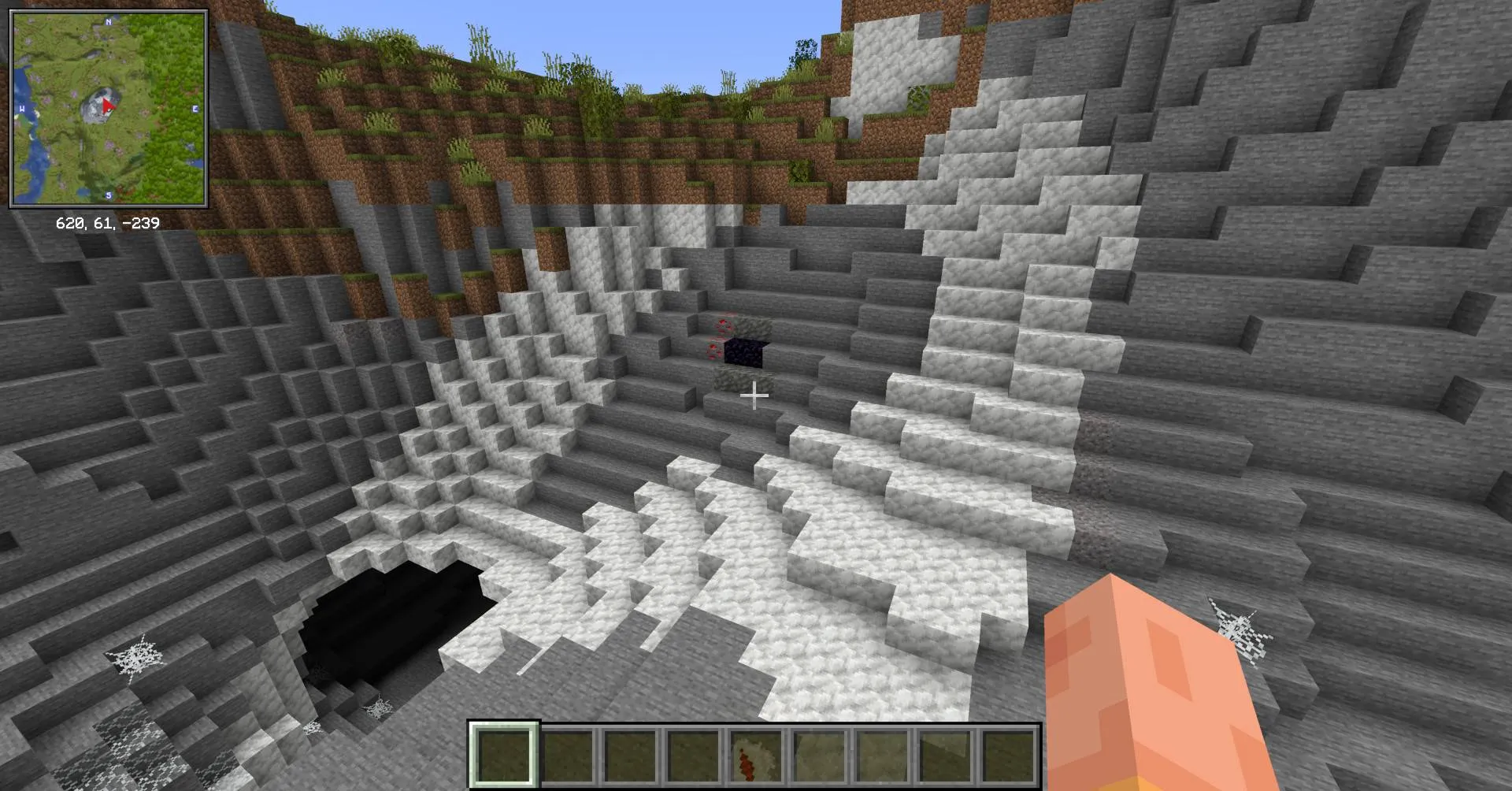Click the crosshair at screen center
The image size is (1512, 791).
click(755, 394)
